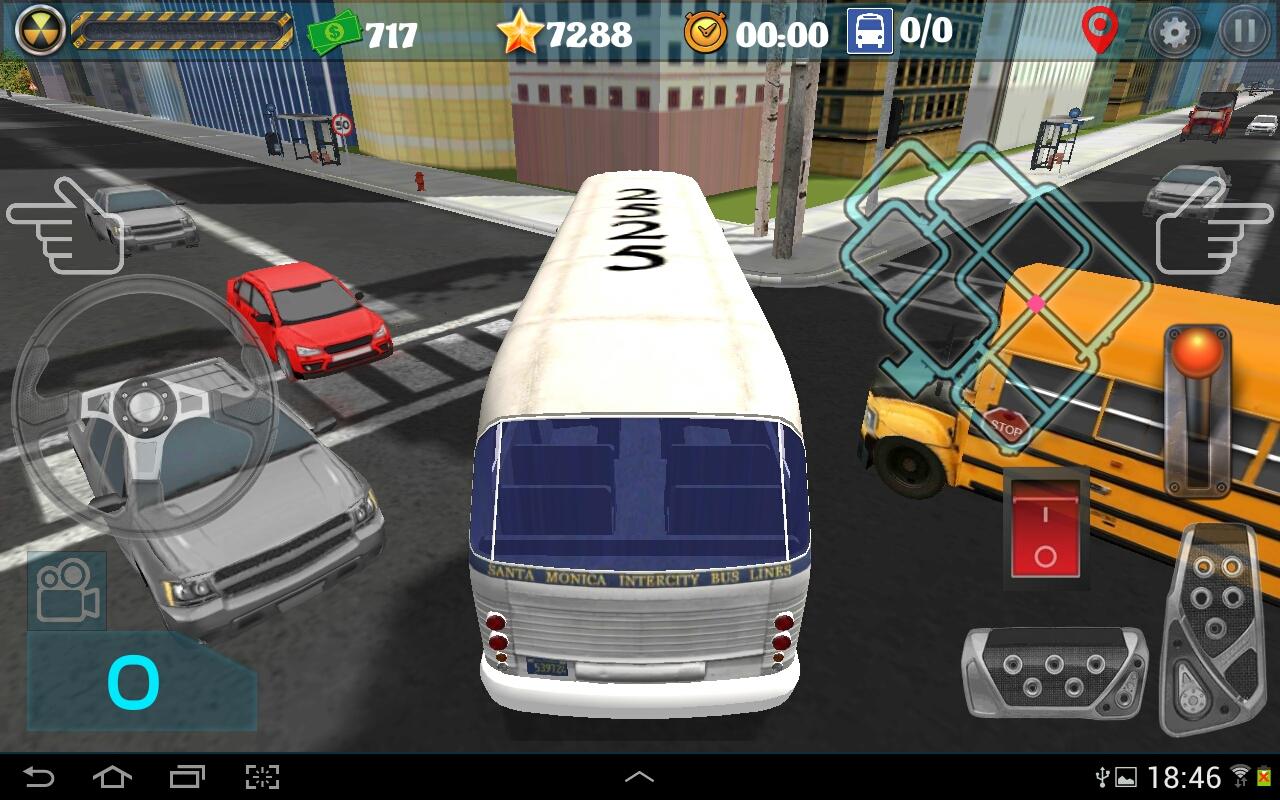Viewport: 1280px width, 800px height.
Task: Toggle the red rocker switch
Action: pos(1045,527)
